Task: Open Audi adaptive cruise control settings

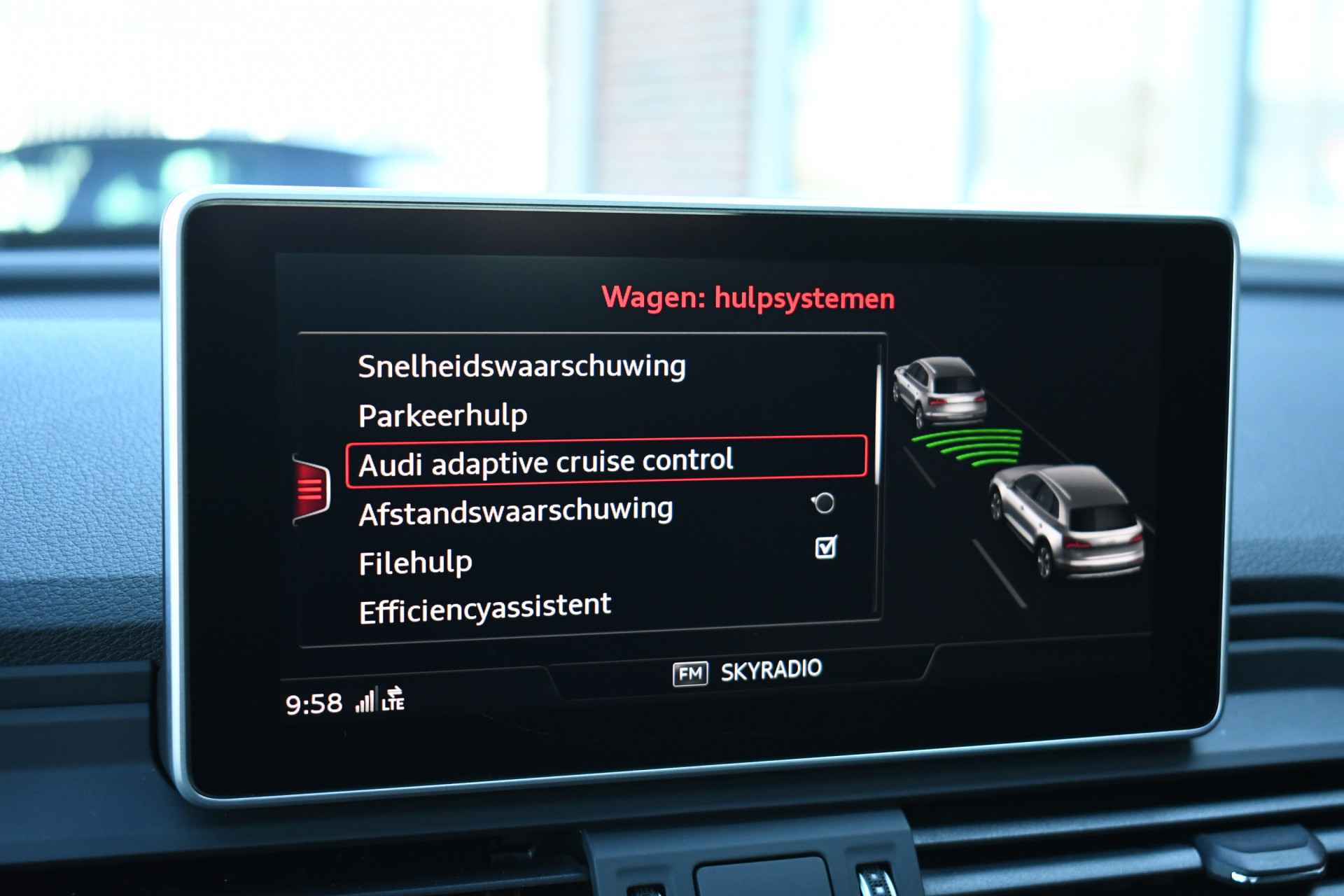Action: pyautogui.click(x=546, y=462)
